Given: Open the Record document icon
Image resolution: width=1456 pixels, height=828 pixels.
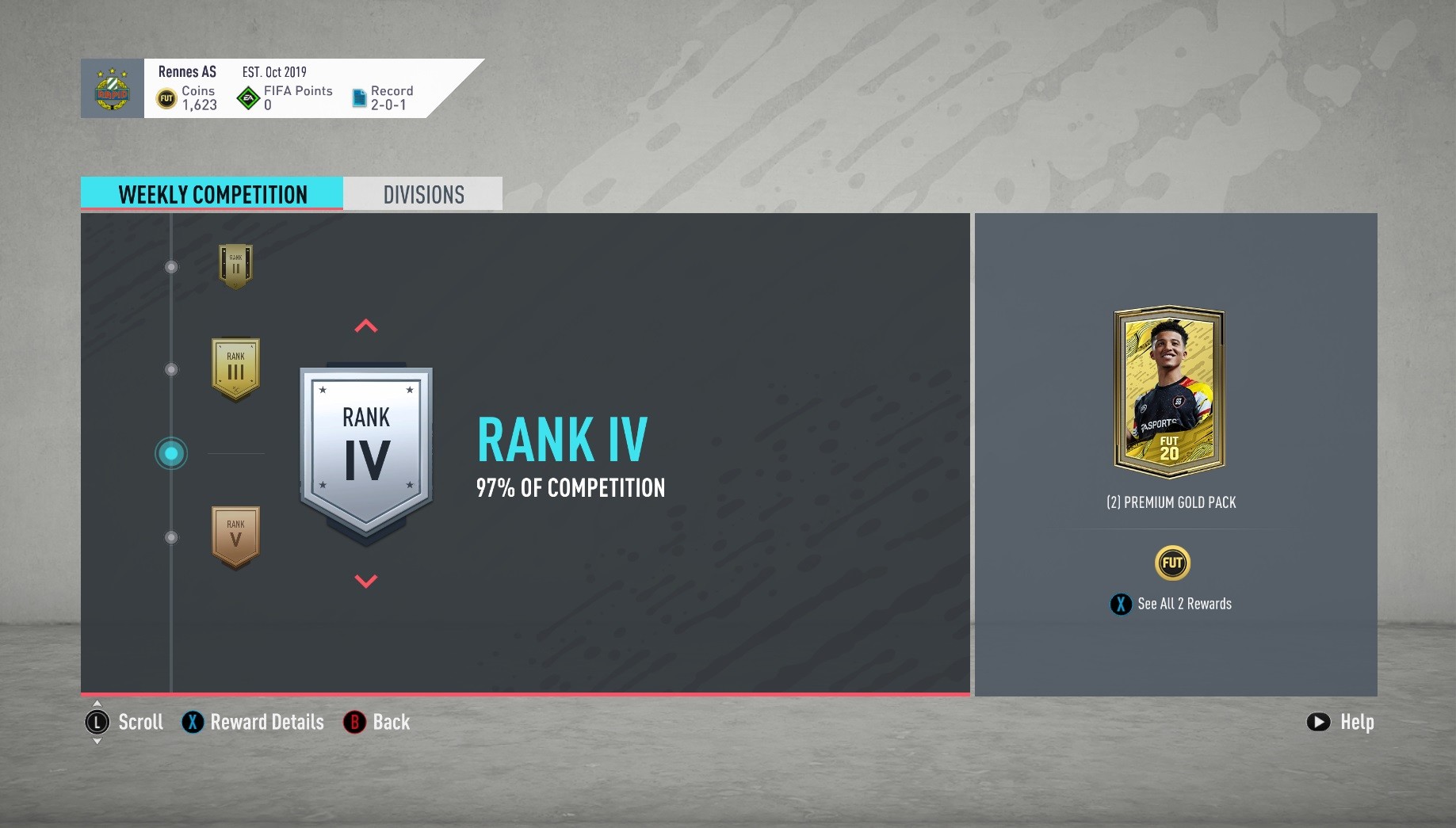Looking at the screenshot, I should 358,95.
